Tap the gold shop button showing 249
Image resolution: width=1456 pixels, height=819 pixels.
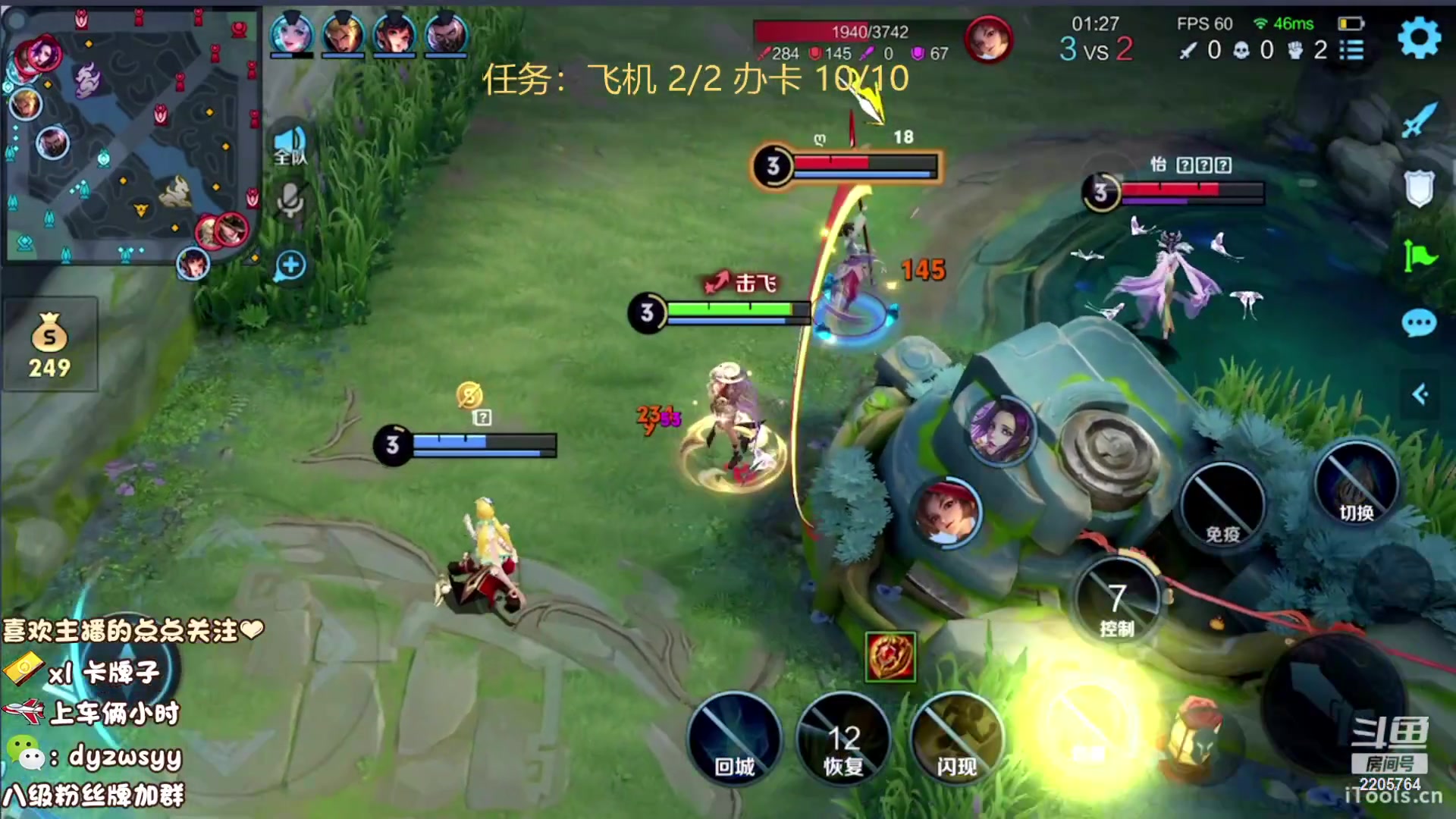click(50, 345)
